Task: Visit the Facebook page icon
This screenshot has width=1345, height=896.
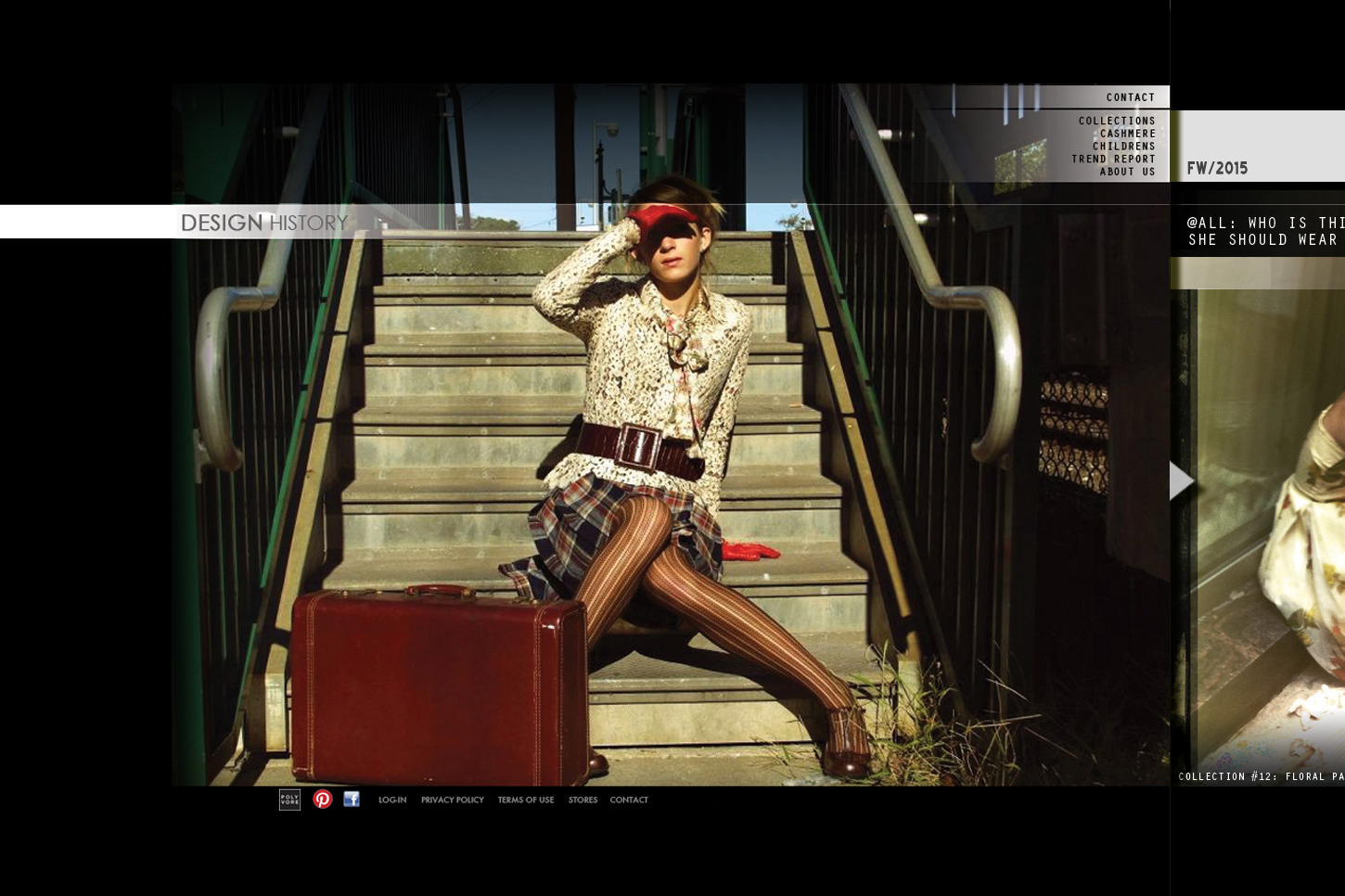Action: click(352, 800)
